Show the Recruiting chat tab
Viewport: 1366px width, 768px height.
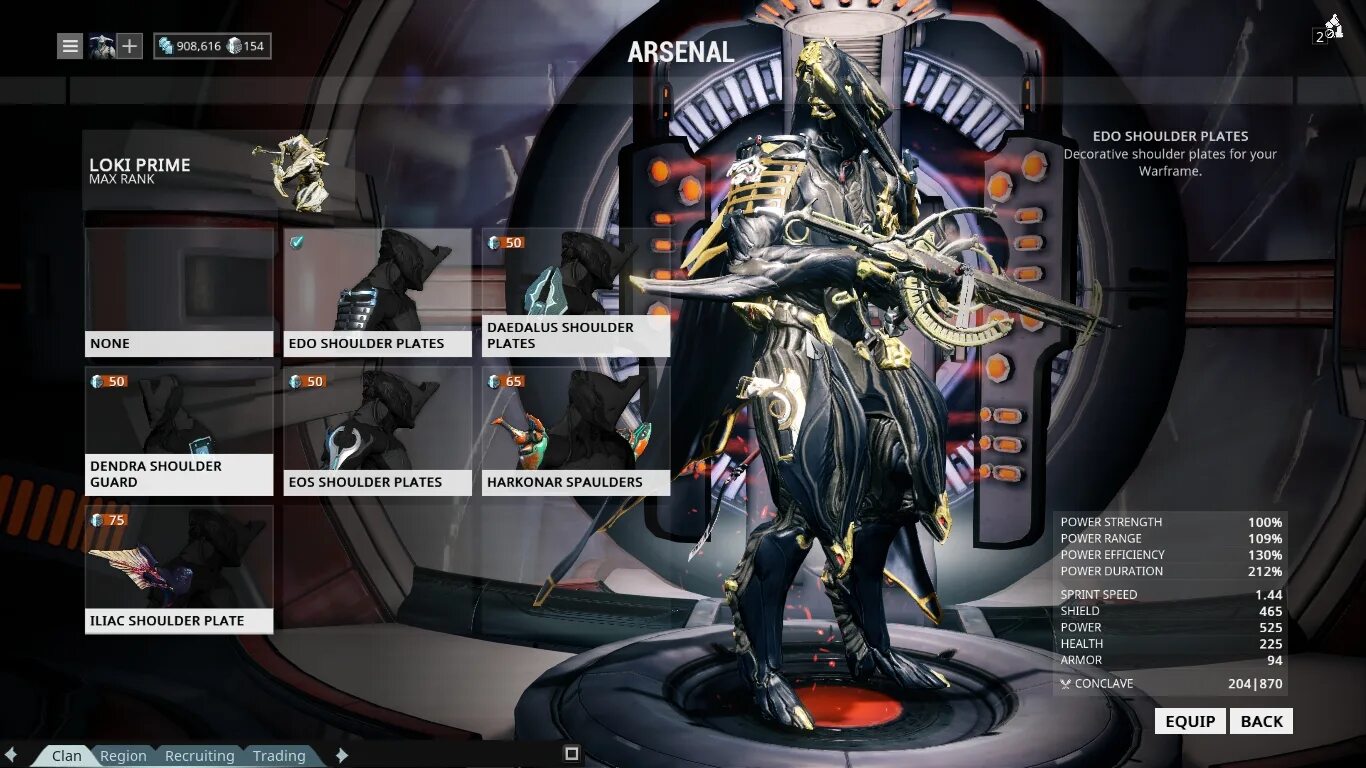click(199, 756)
